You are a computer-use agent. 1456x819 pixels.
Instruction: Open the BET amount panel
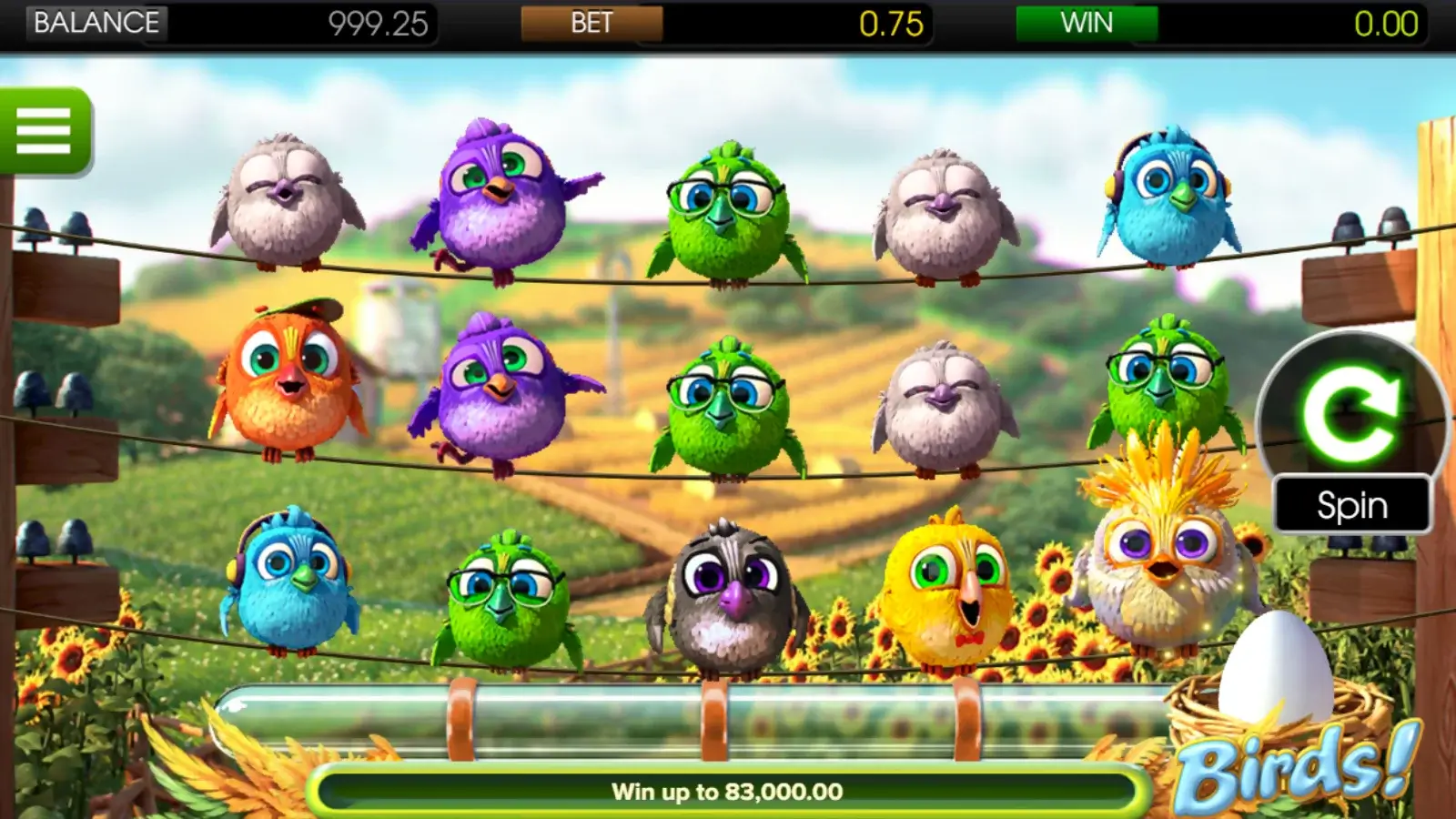pyautogui.click(x=591, y=23)
